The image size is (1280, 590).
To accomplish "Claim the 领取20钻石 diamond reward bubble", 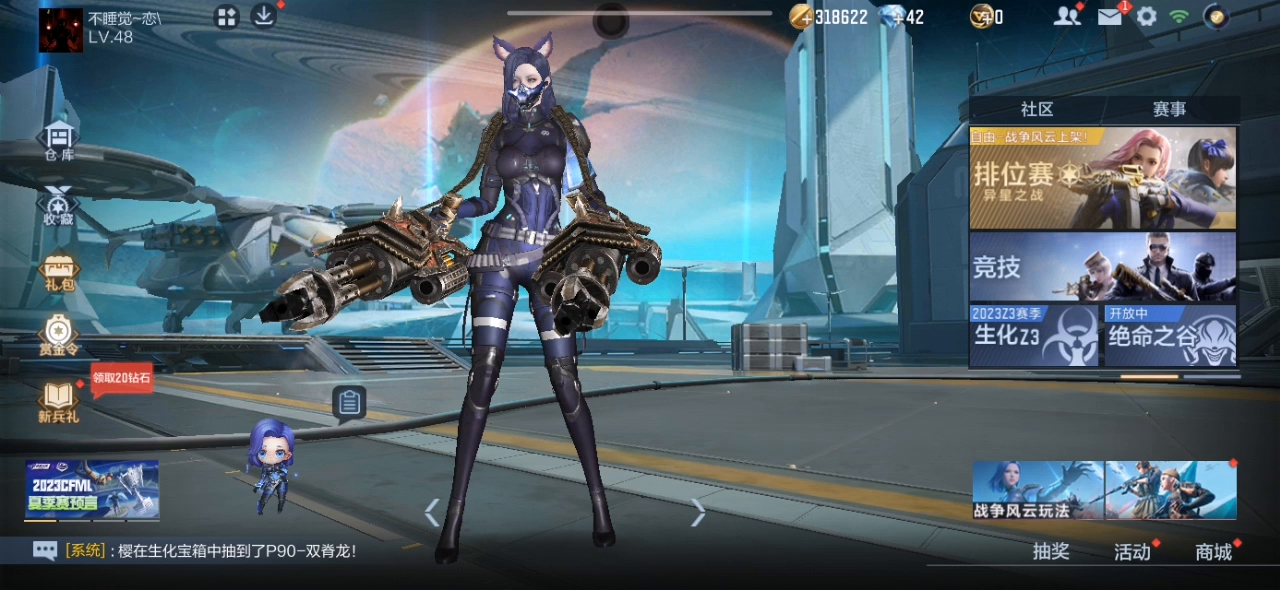I will point(121,378).
